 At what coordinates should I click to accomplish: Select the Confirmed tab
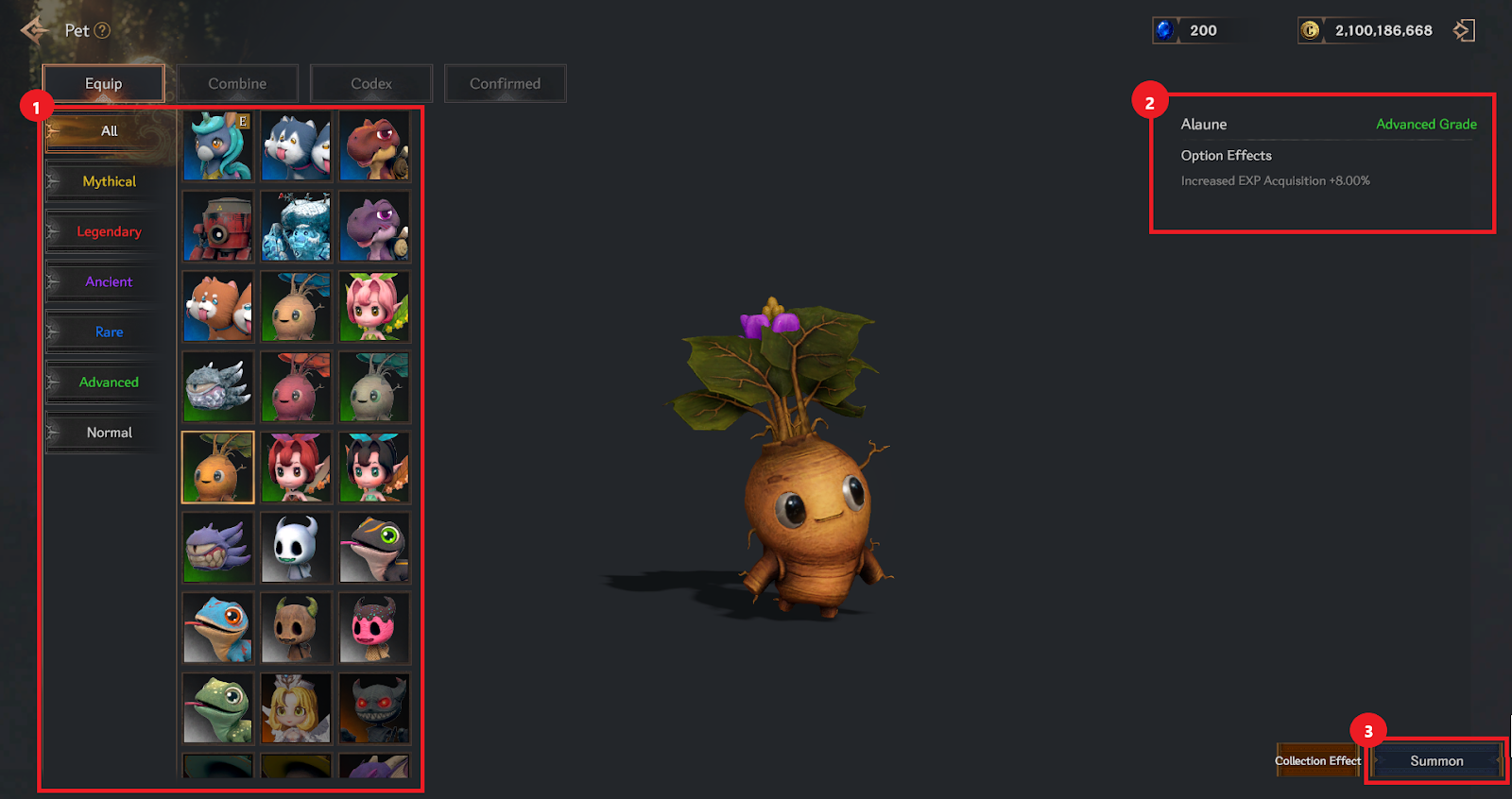506,83
